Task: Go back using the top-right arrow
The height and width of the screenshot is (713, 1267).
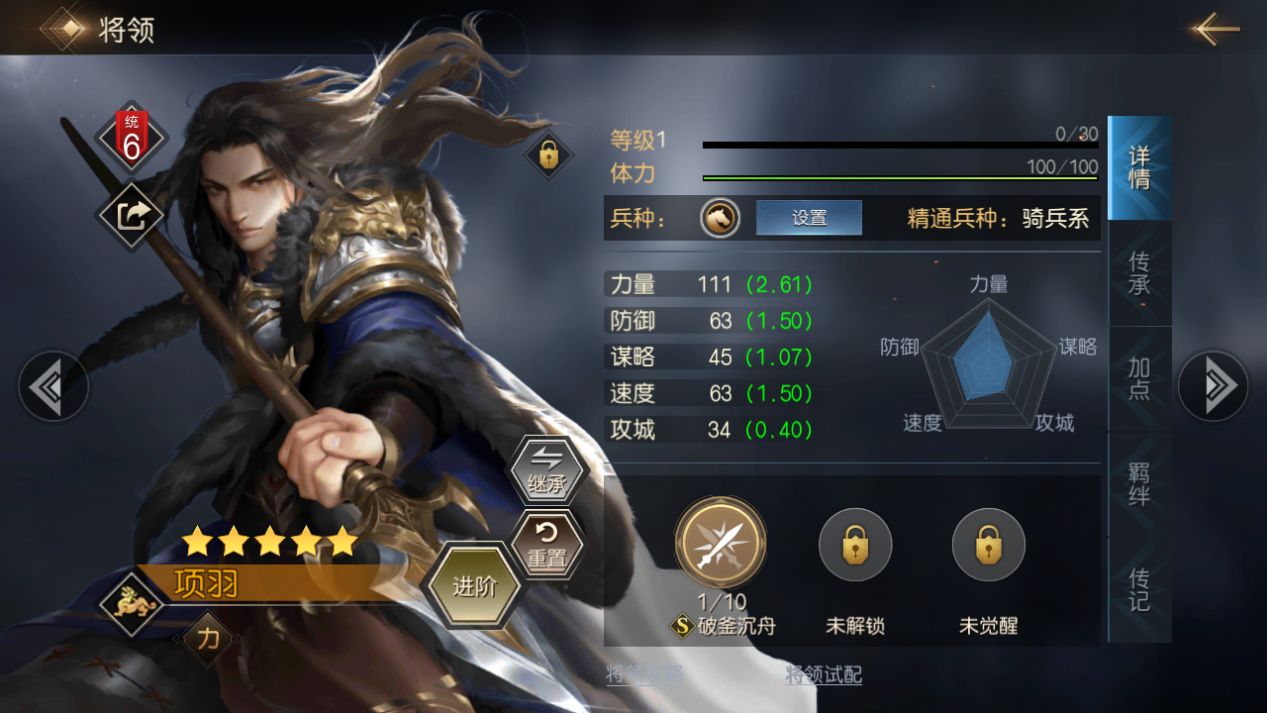Action: coord(1215,29)
